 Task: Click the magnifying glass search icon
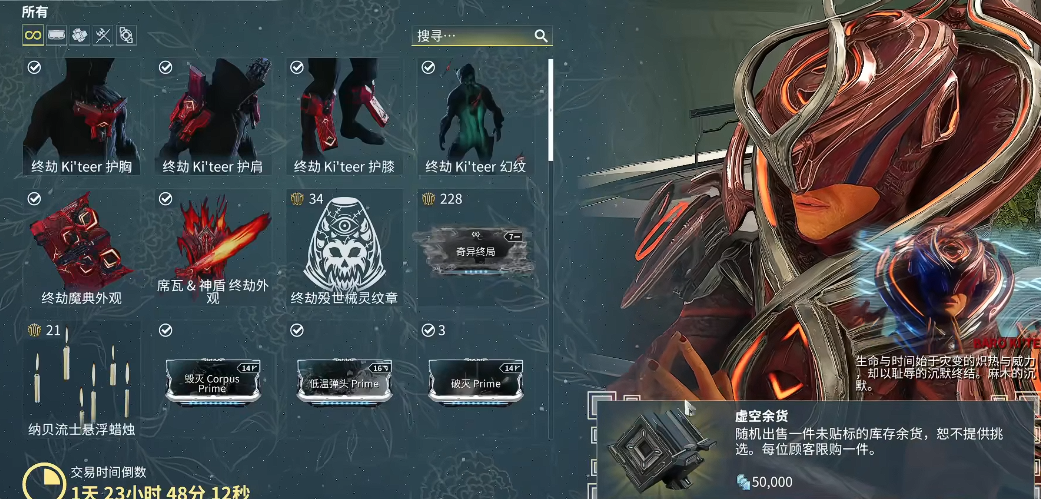[541, 36]
